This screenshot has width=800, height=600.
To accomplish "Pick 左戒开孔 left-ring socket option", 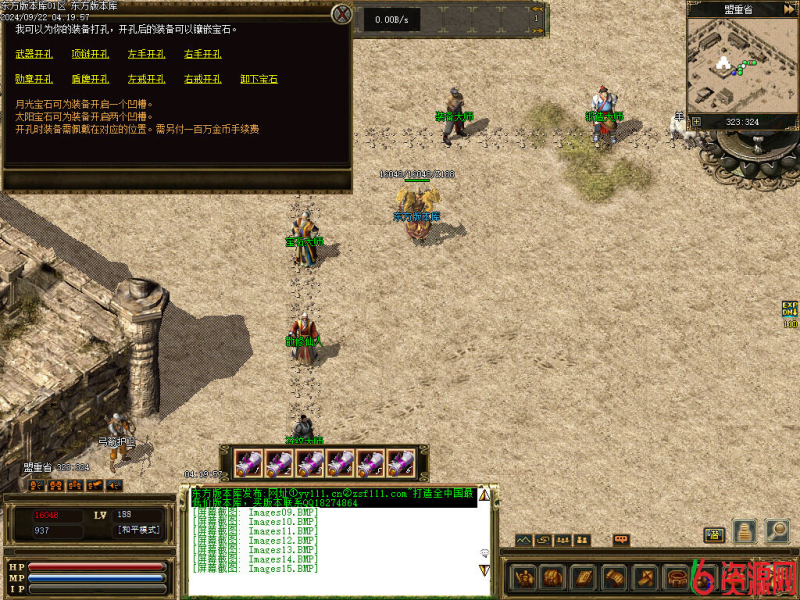I will [146, 79].
